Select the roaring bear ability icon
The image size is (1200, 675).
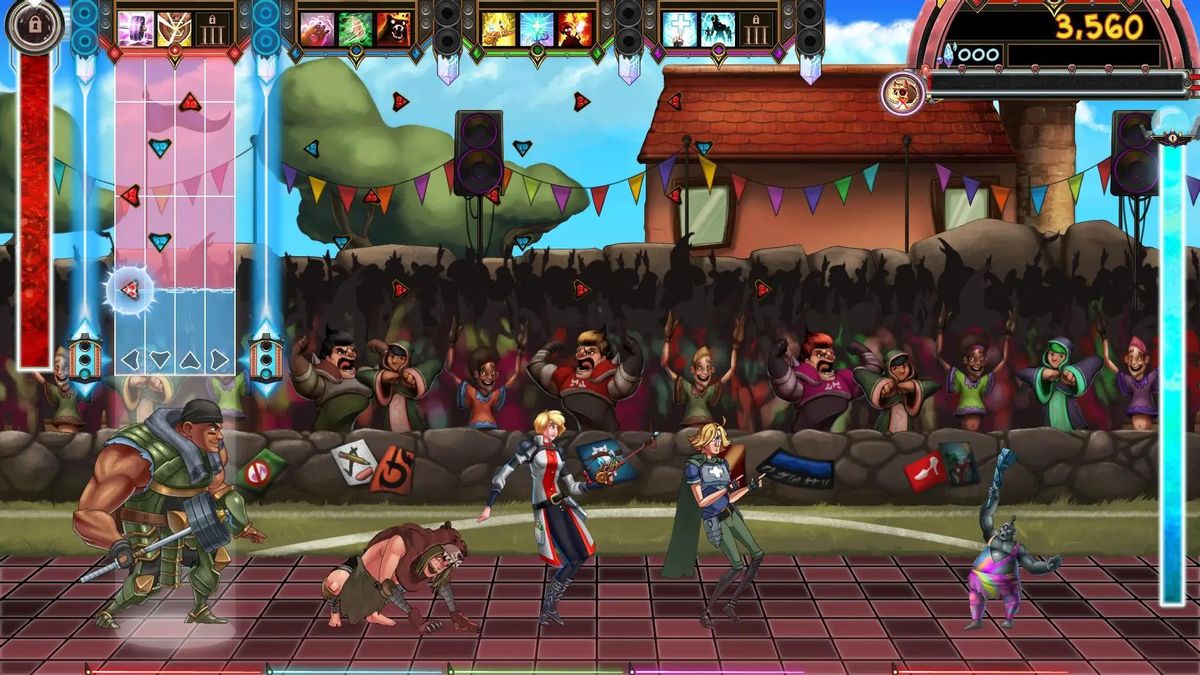click(393, 29)
